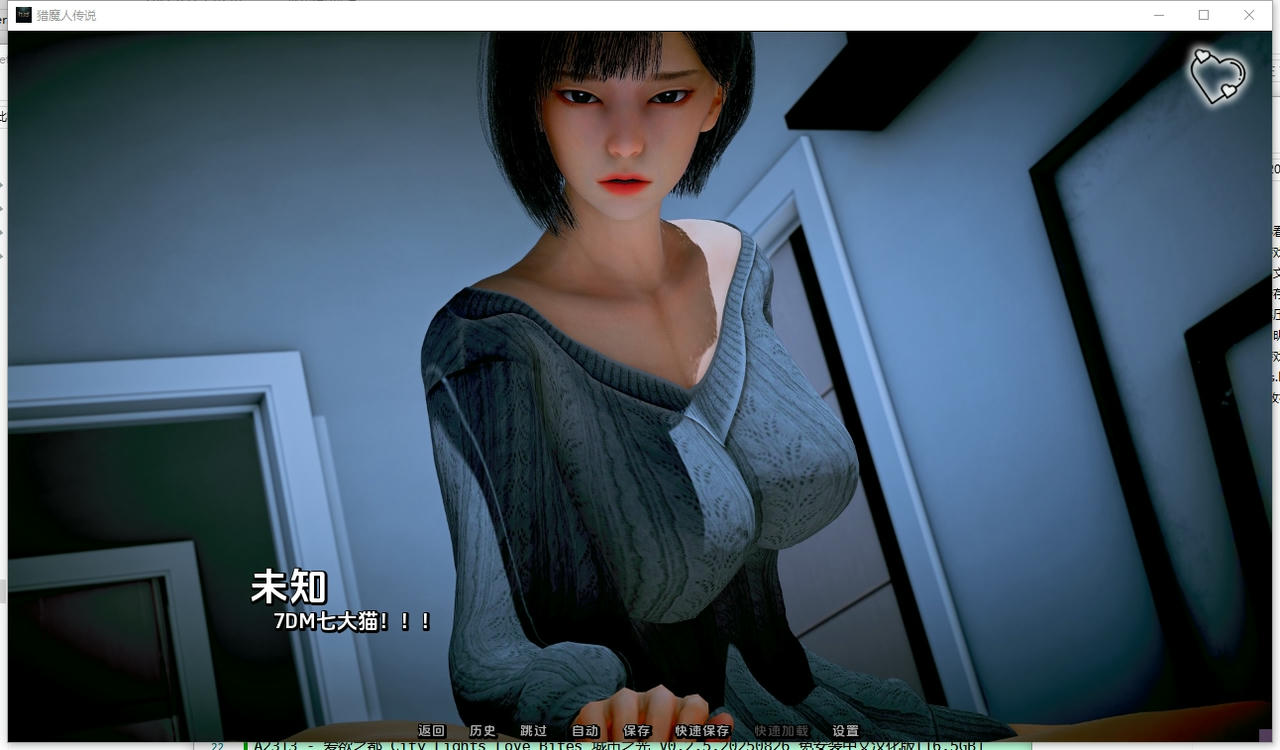
Task: Toggle 跳过 to skip dialogue
Action: 533,731
